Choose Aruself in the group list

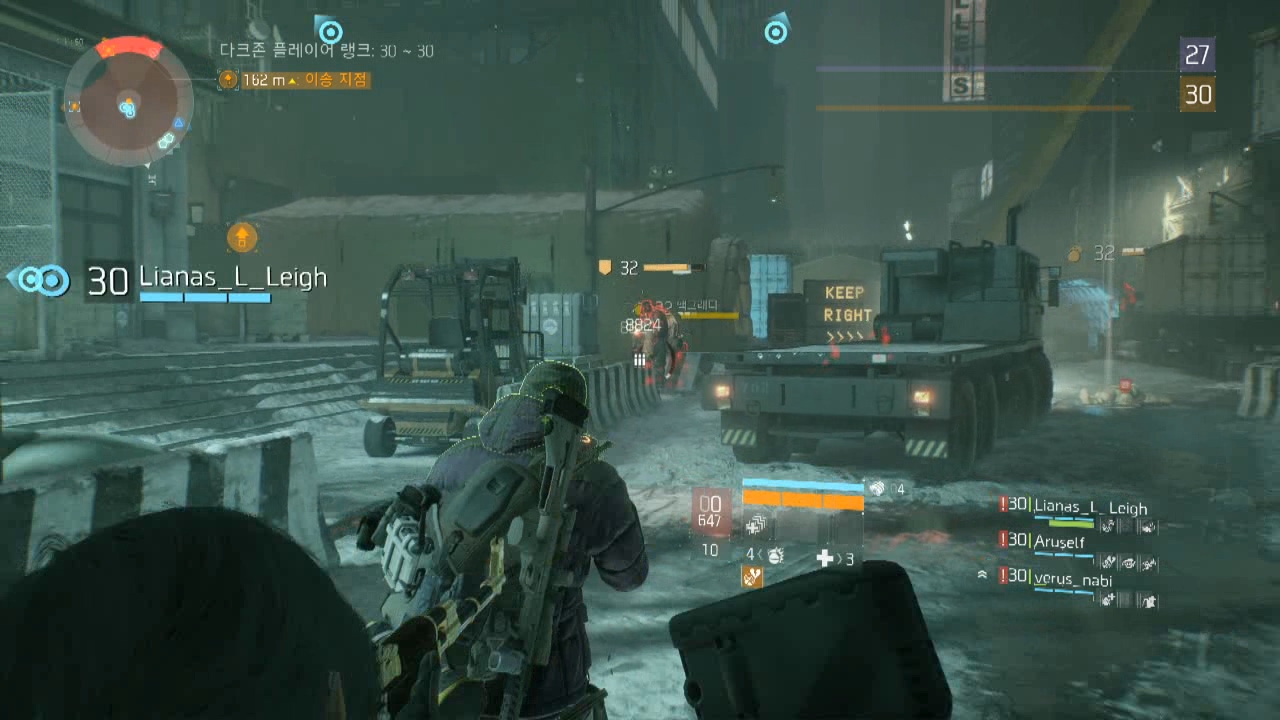[1059, 541]
